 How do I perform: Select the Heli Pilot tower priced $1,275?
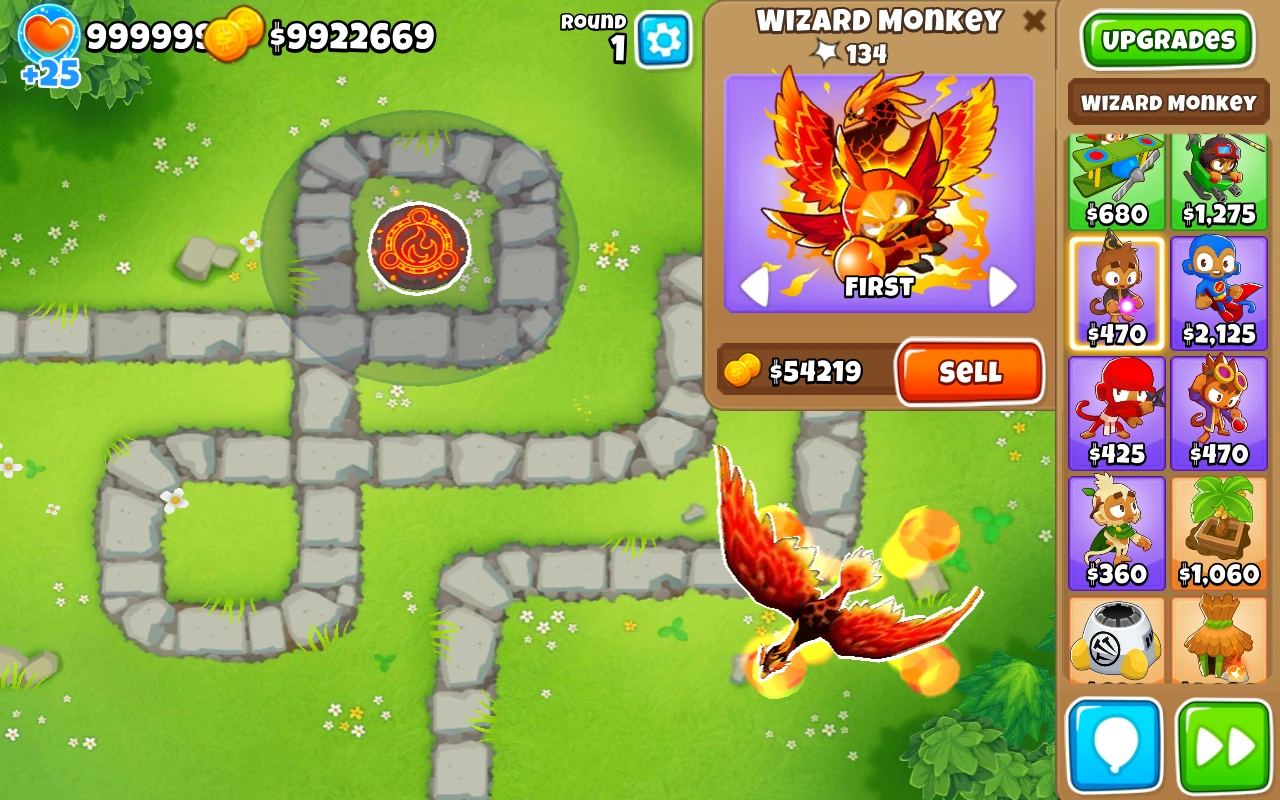(1219, 180)
